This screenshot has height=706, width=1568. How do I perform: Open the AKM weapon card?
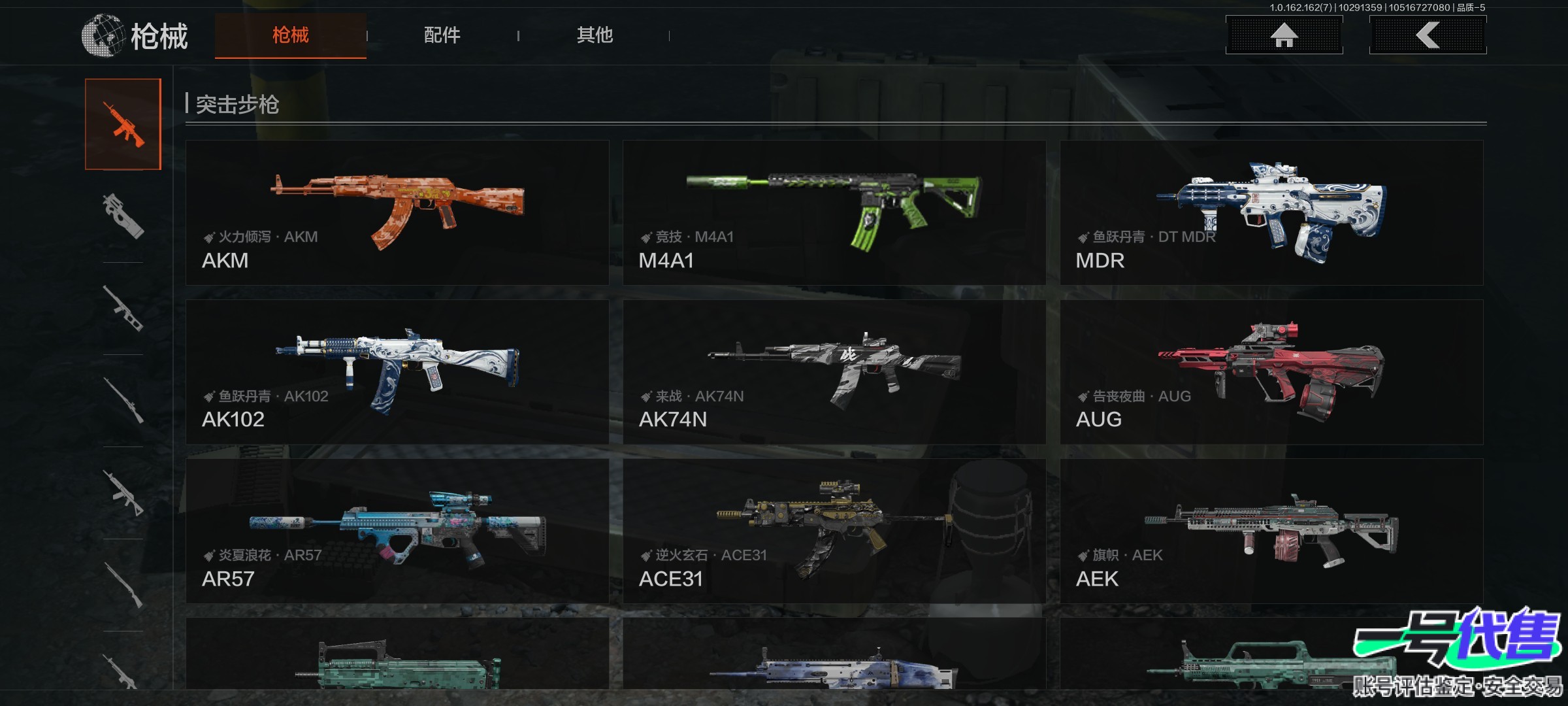[397, 212]
